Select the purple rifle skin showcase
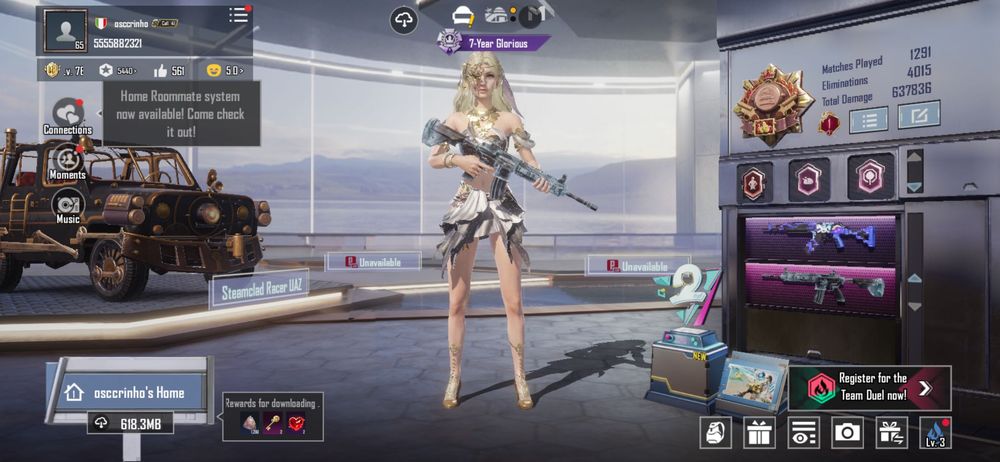 (x=818, y=236)
